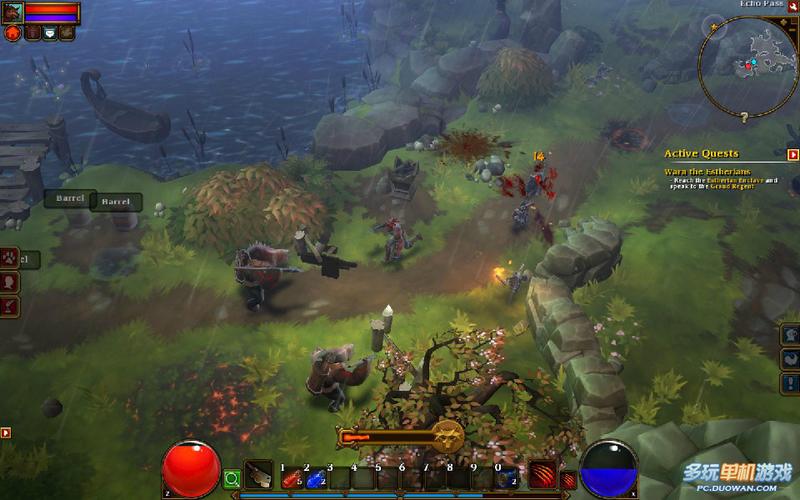Click the paw icon on the left edge
The height and width of the screenshot is (500, 800).
click(x=10, y=259)
